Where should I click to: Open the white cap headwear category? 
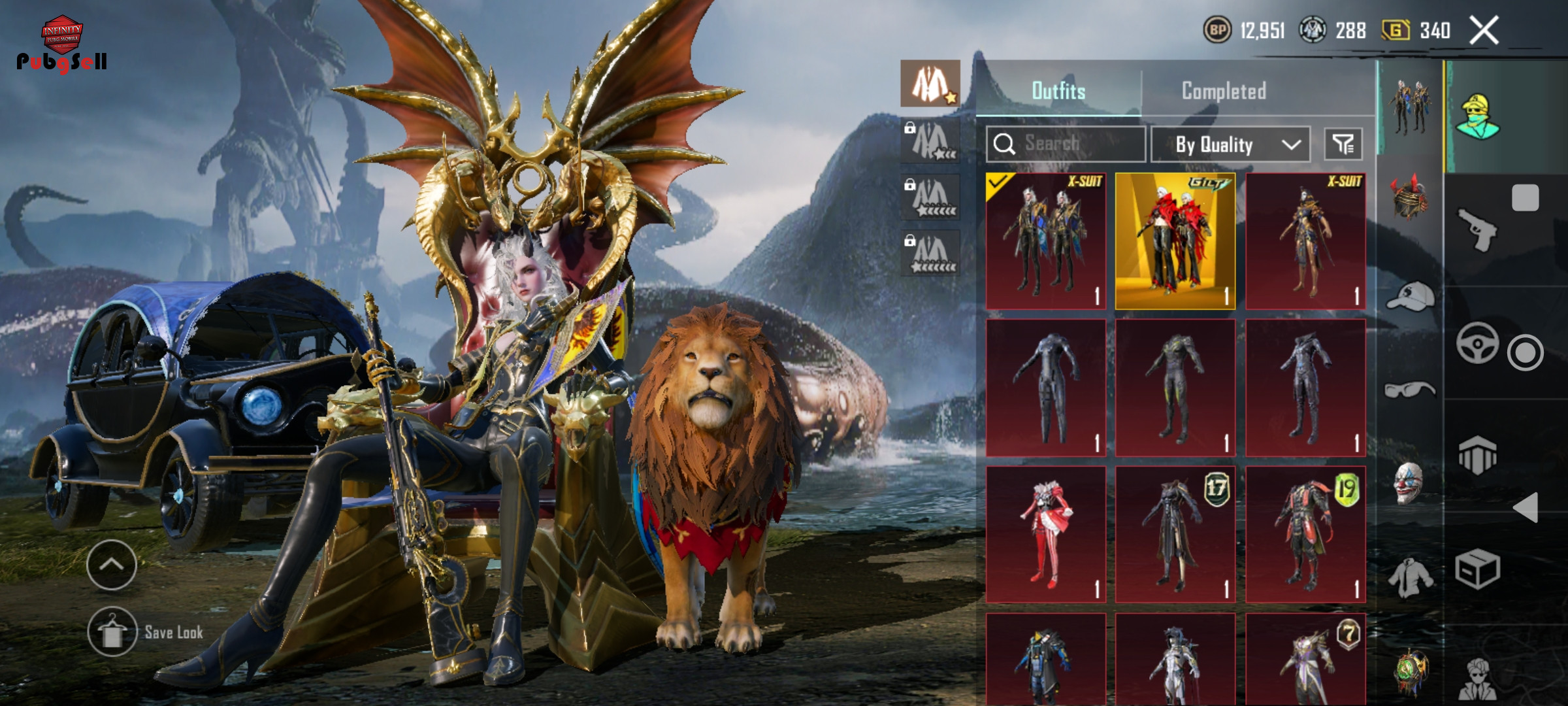click(x=1410, y=295)
